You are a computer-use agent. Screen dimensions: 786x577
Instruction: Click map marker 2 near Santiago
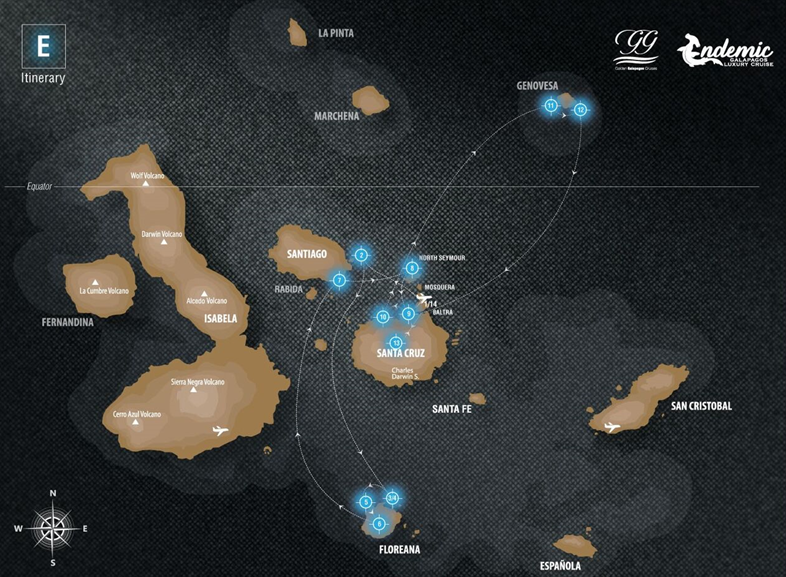(361, 255)
